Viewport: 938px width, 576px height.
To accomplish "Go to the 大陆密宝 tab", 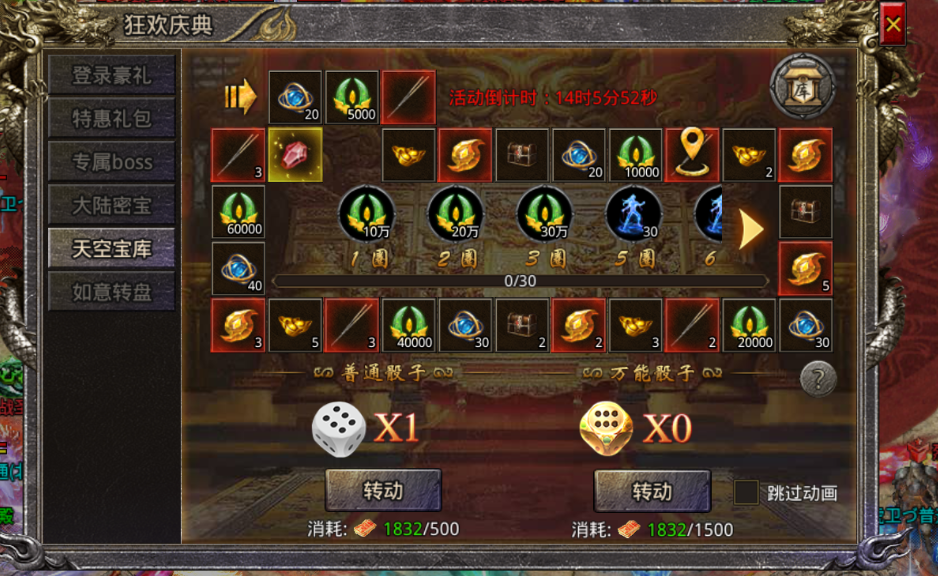I will (x=112, y=206).
